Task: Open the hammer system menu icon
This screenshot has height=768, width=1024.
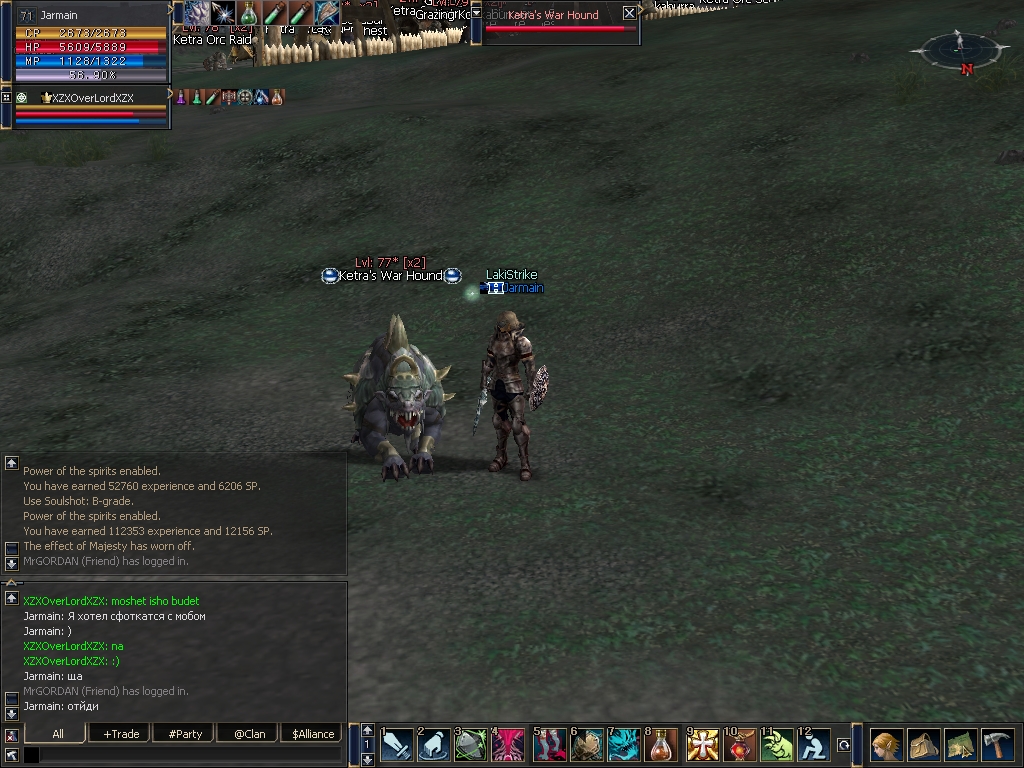Action: 997,745
